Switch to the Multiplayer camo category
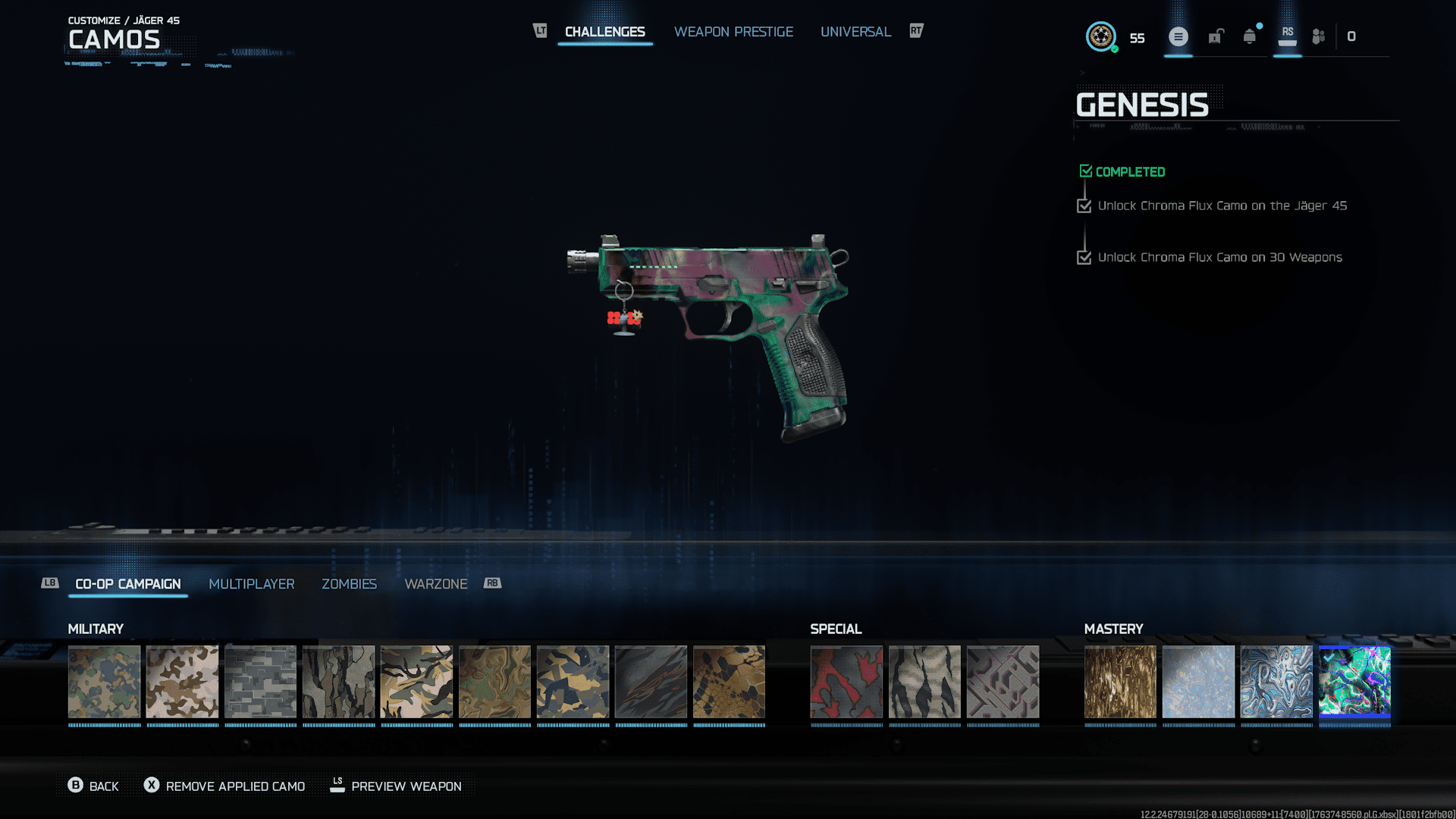This screenshot has height=819, width=1456. click(x=251, y=584)
